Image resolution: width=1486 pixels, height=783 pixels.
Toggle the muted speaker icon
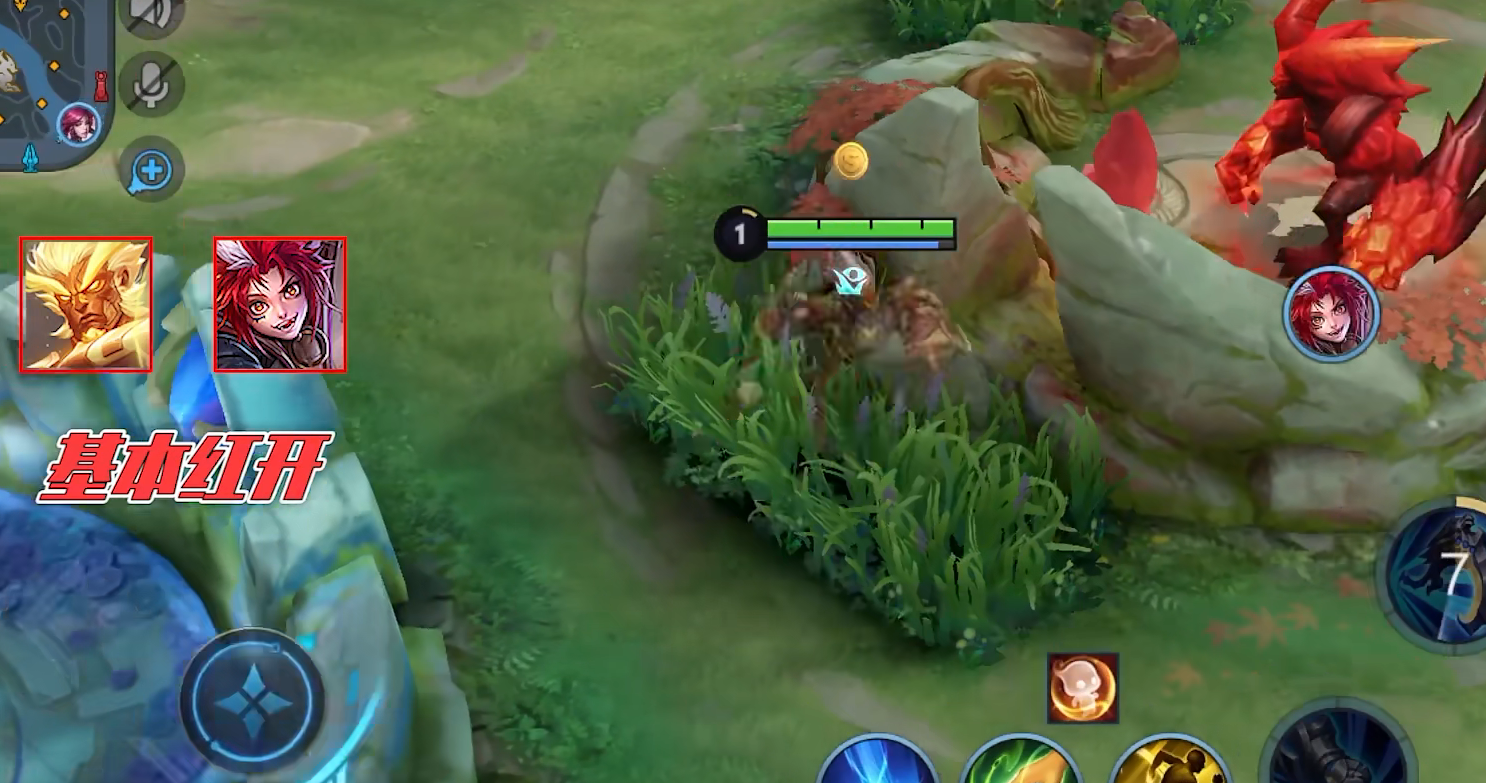(152, 14)
